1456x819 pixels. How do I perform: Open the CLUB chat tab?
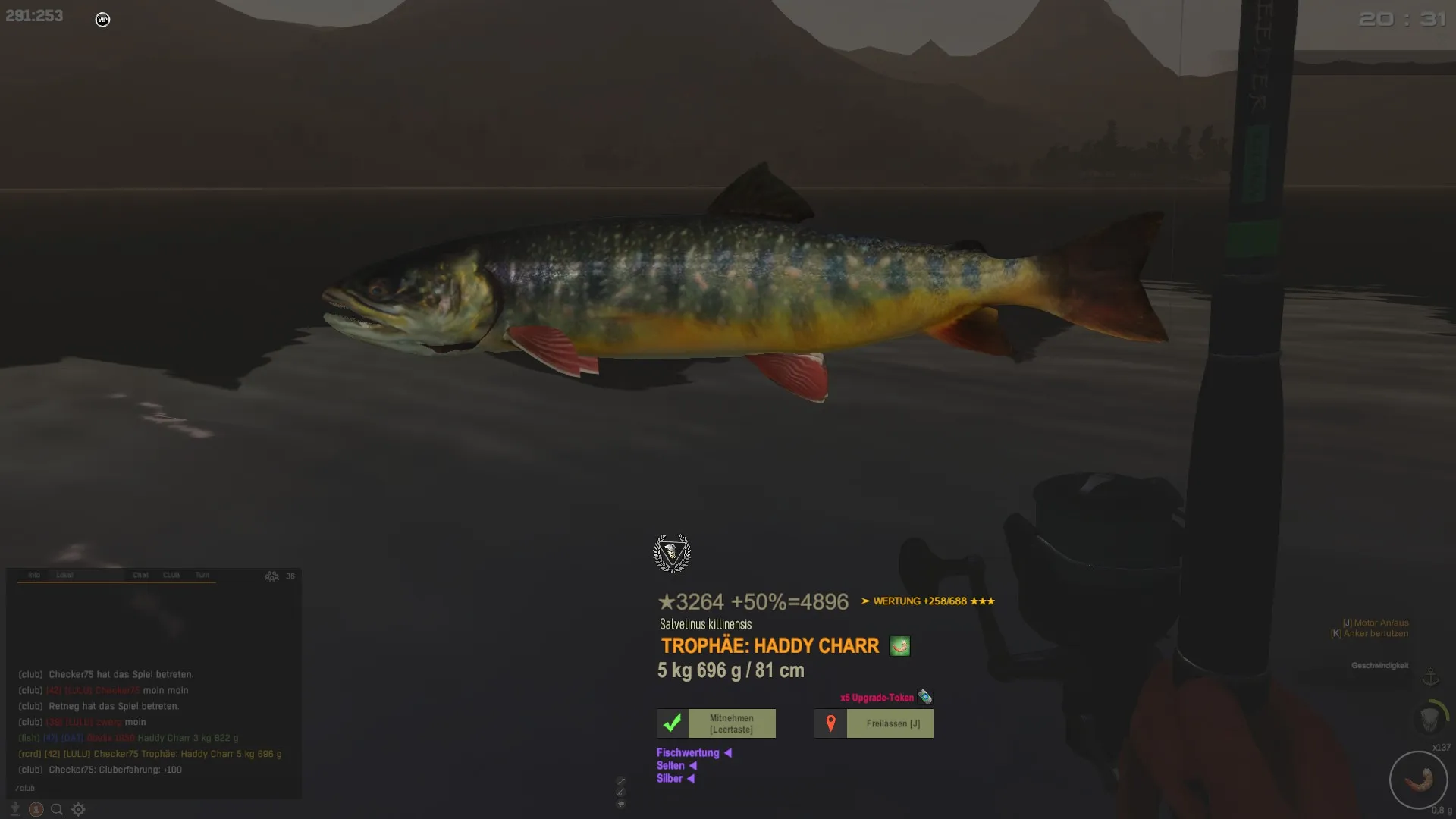[x=171, y=575]
